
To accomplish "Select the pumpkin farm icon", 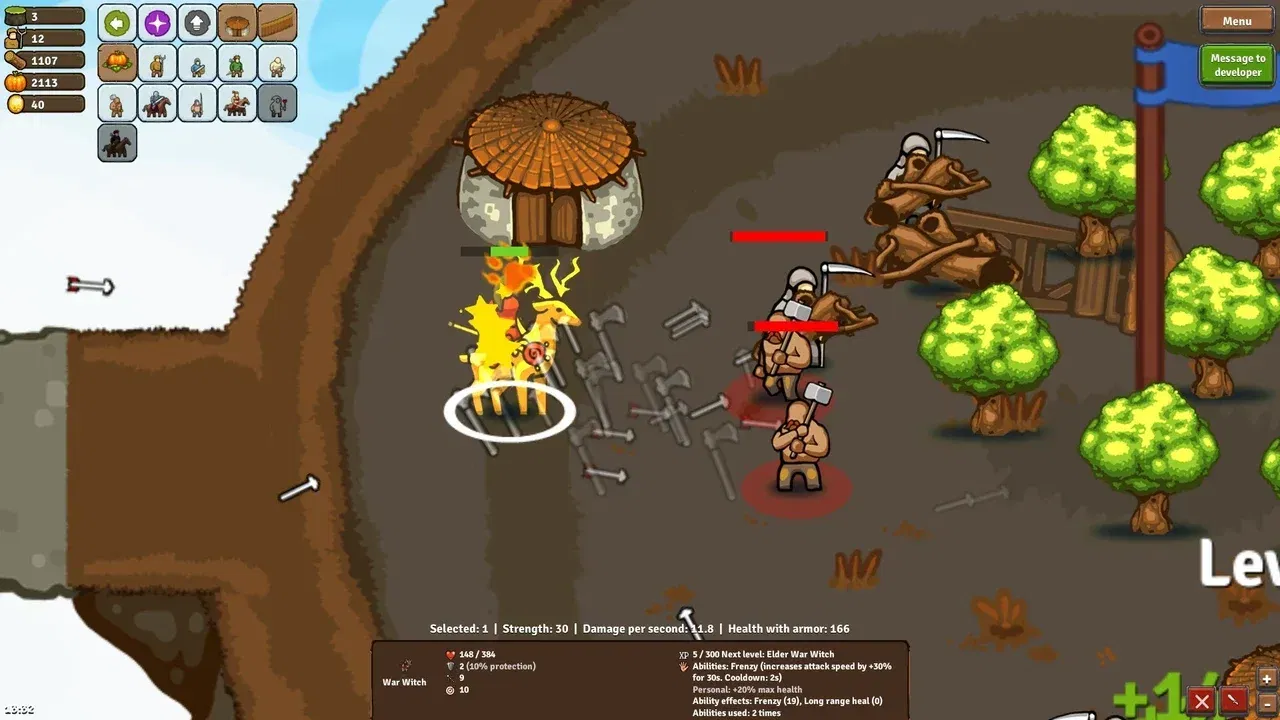I will [117, 62].
